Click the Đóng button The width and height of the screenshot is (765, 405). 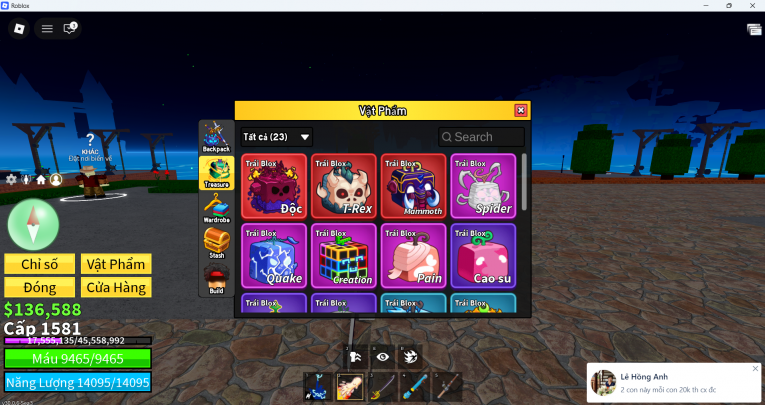[x=40, y=287]
